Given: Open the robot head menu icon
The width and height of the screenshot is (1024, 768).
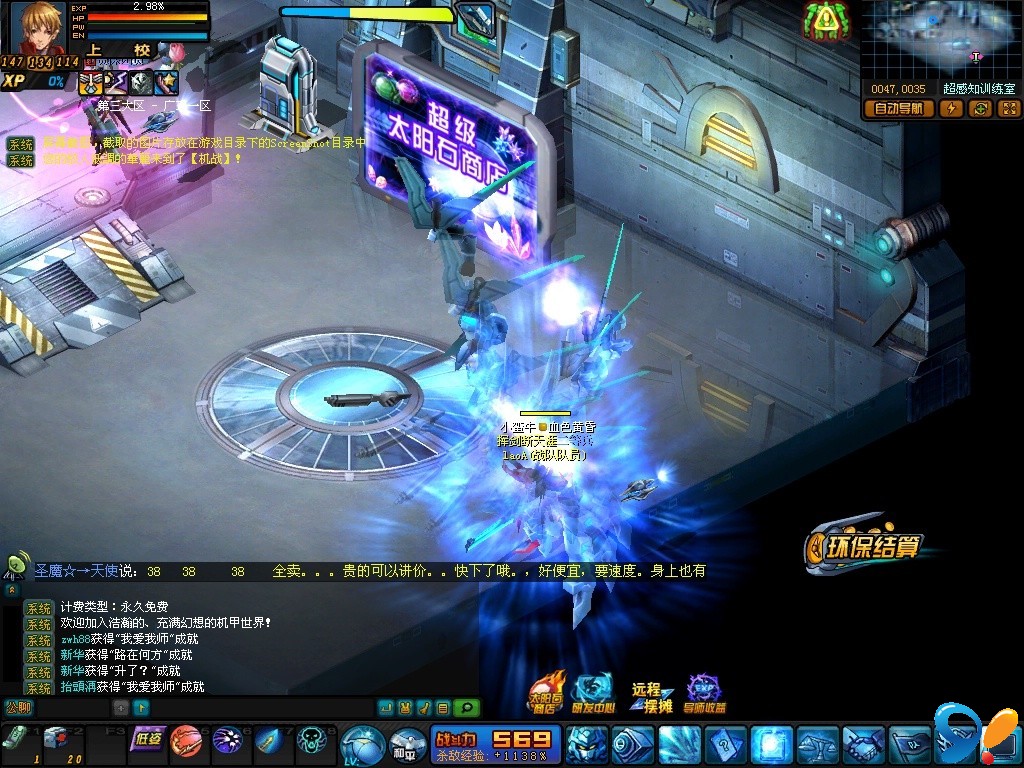Looking at the screenshot, I should [586, 745].
